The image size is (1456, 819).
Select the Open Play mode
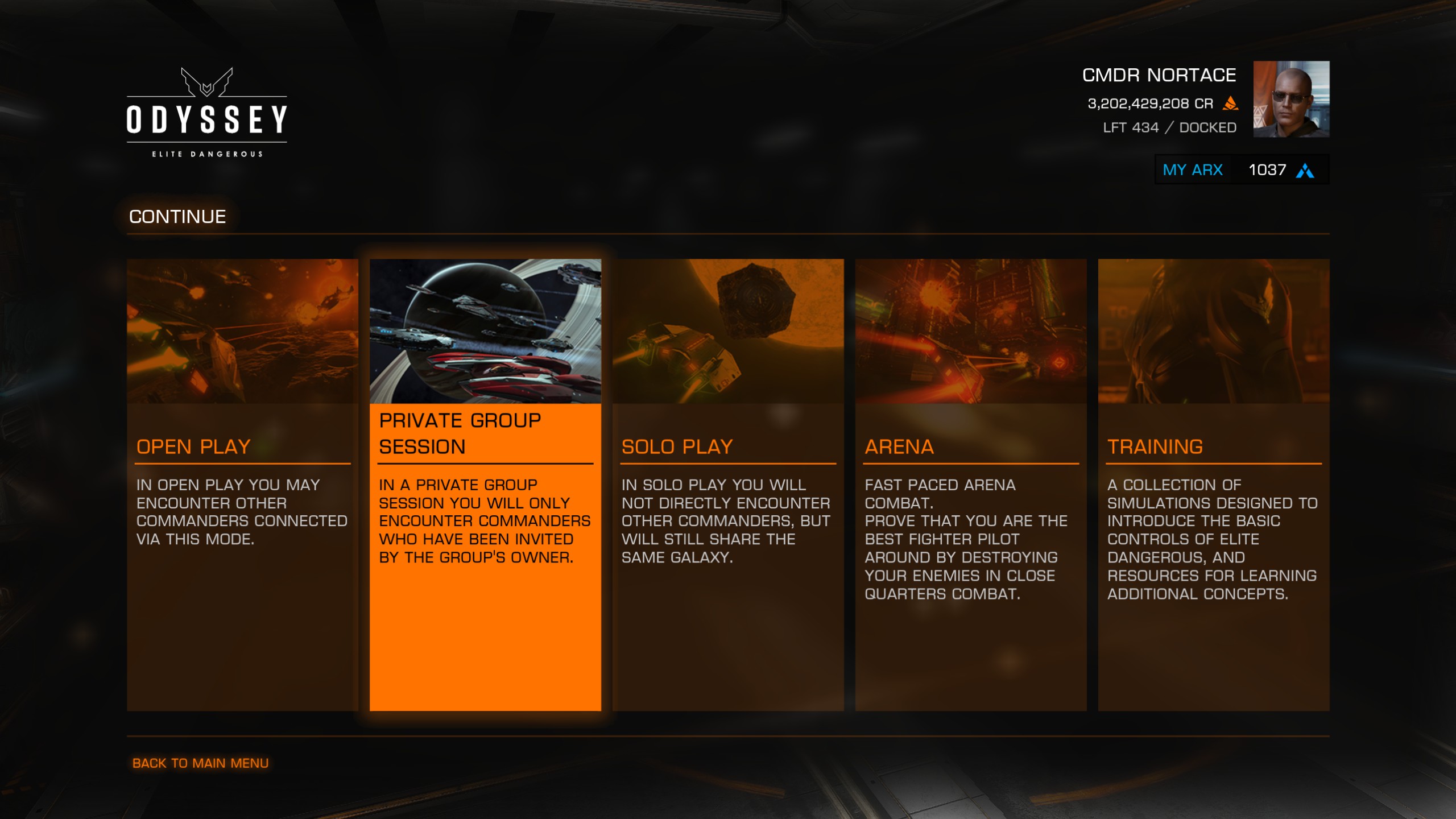[242, 484]
